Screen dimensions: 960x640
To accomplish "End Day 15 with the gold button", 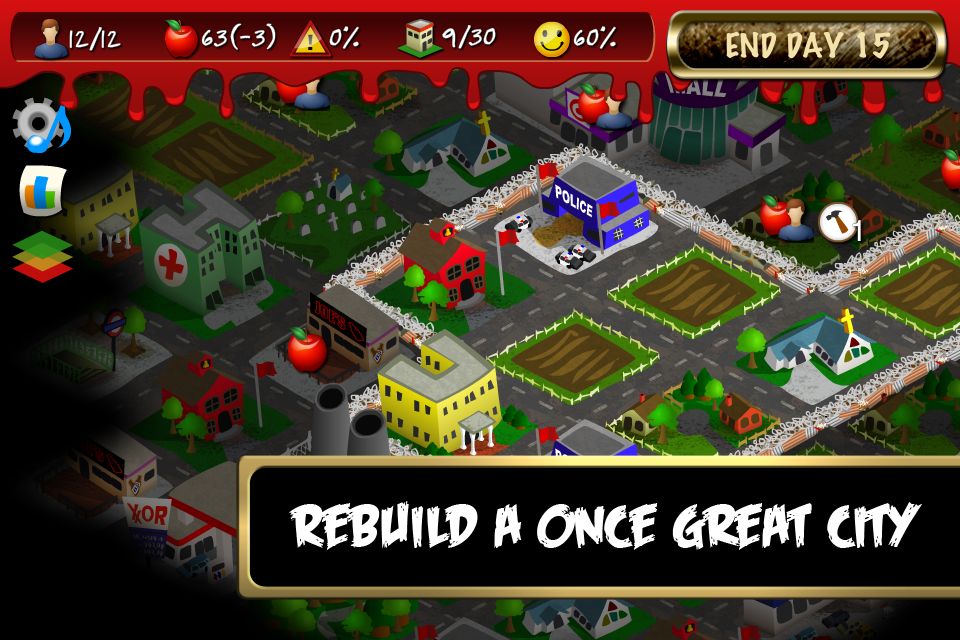I will pos(806,45).
